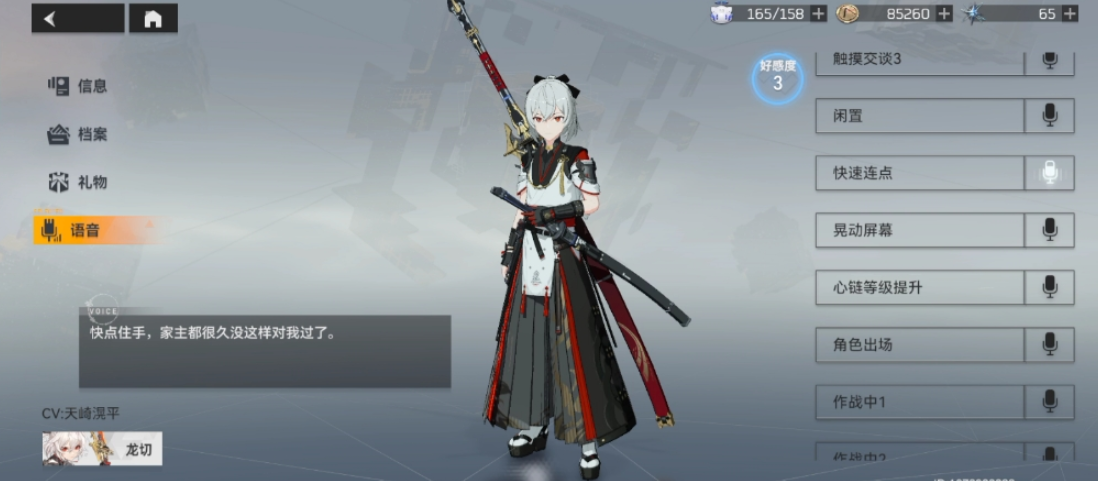Return to home via house icon
1098x481 pixels.
point(153,18)
